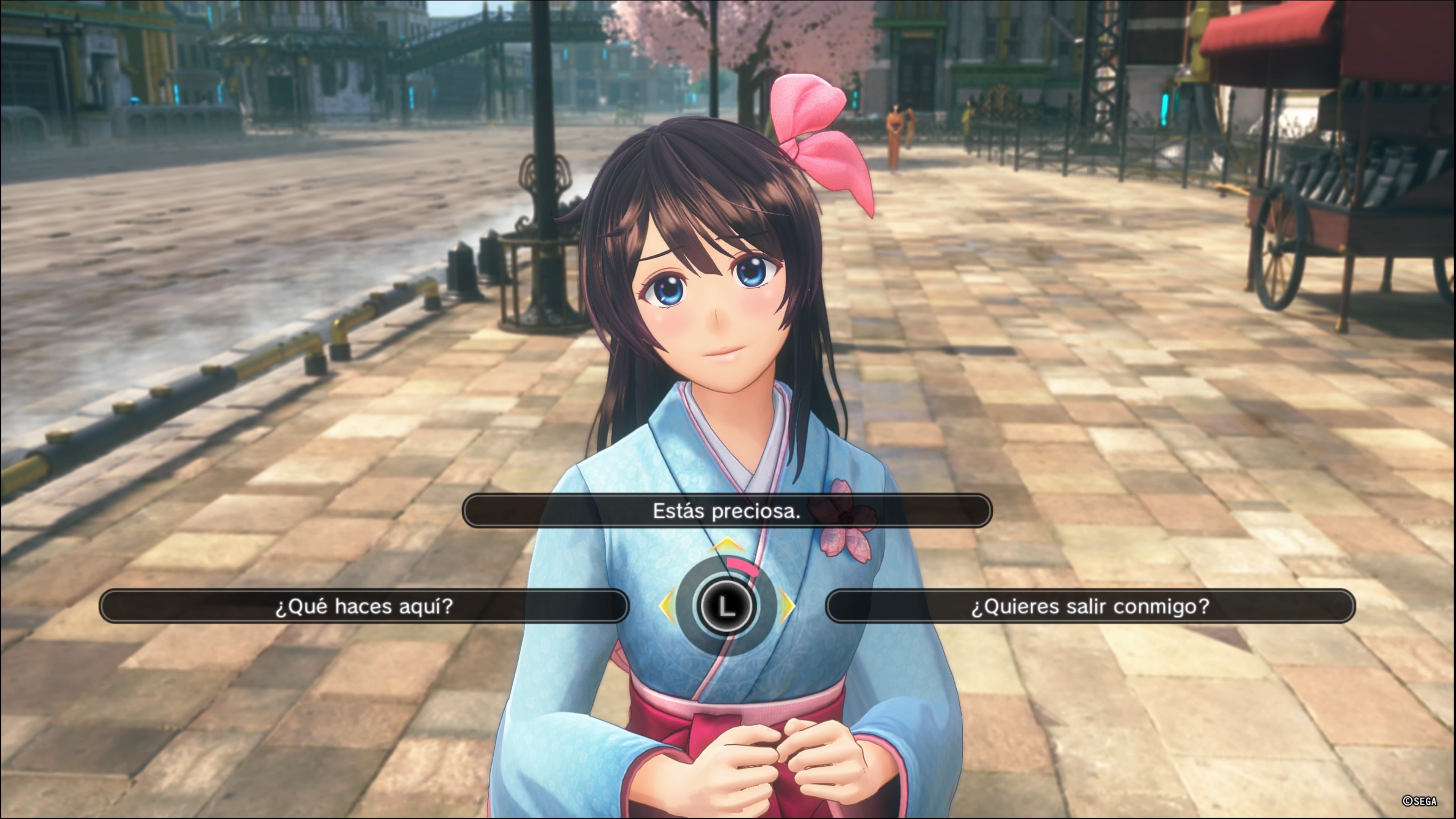Select the "¿Qué haces aquí?" dialogue option
The image size is (1456, 819).
[x=364, y=606]
